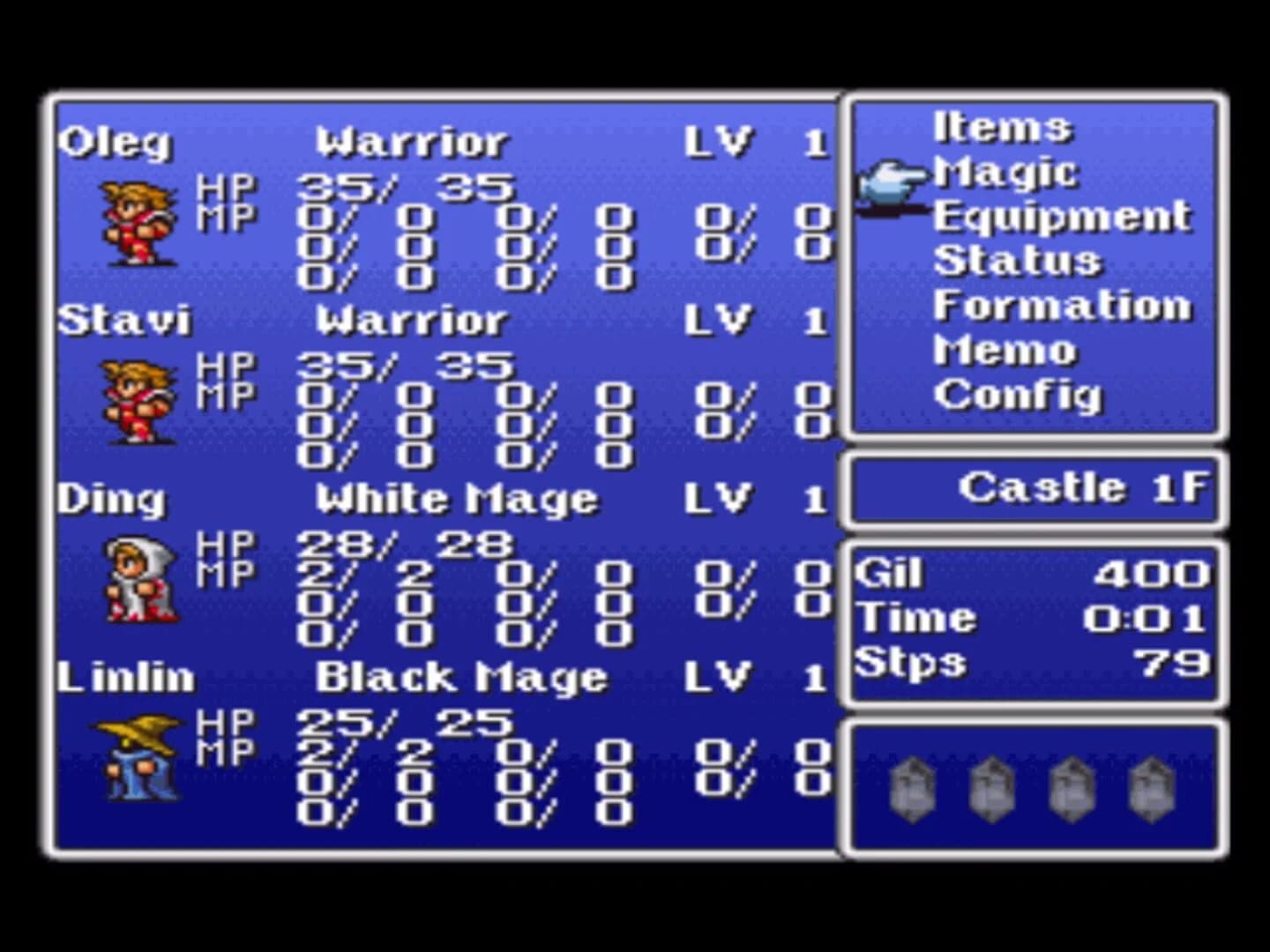Open the Config settings
Screen dimensions: 1270x952
tap(1019, 394)
